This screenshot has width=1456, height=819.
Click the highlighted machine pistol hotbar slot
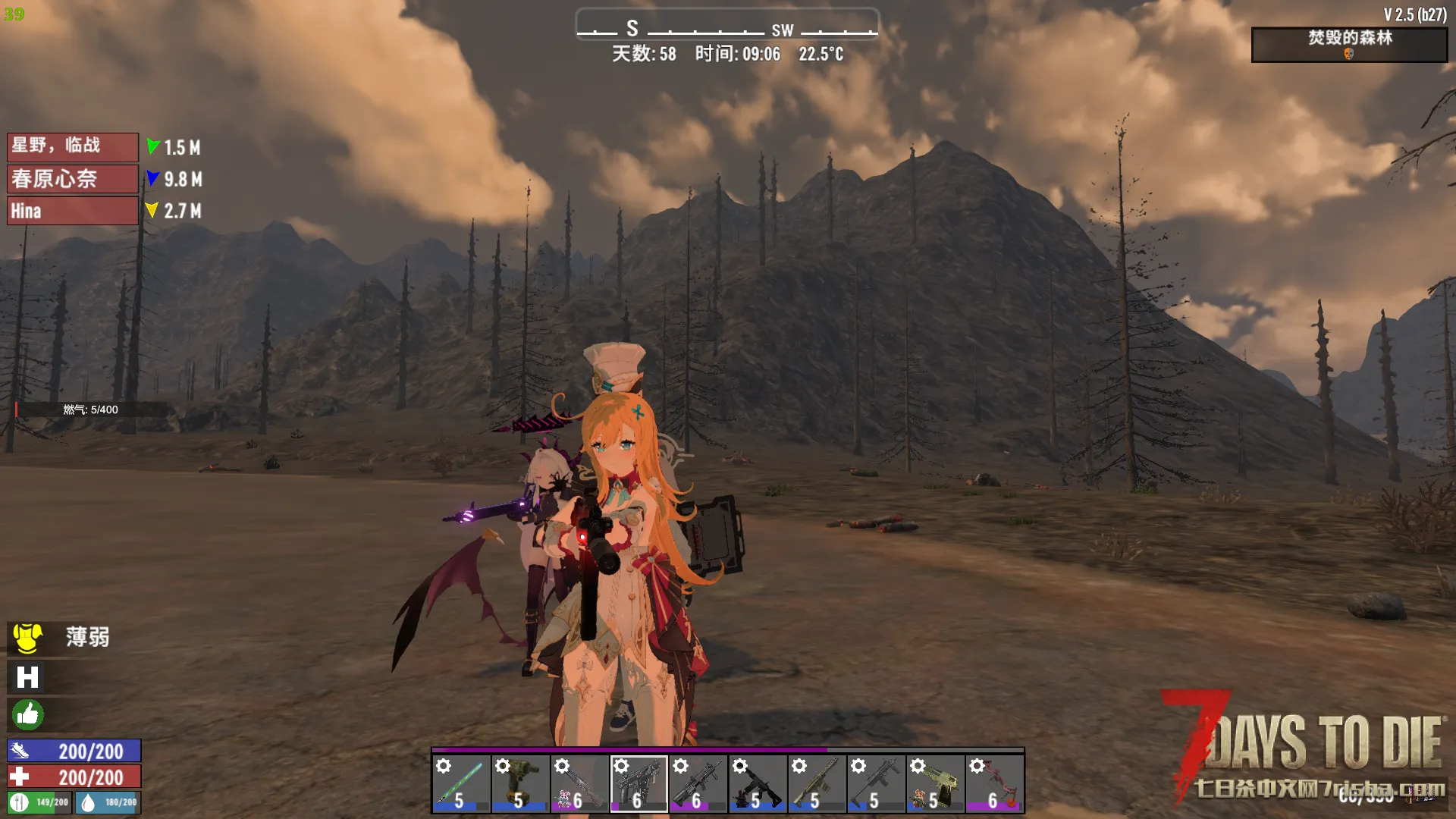(x=639, y=783)
